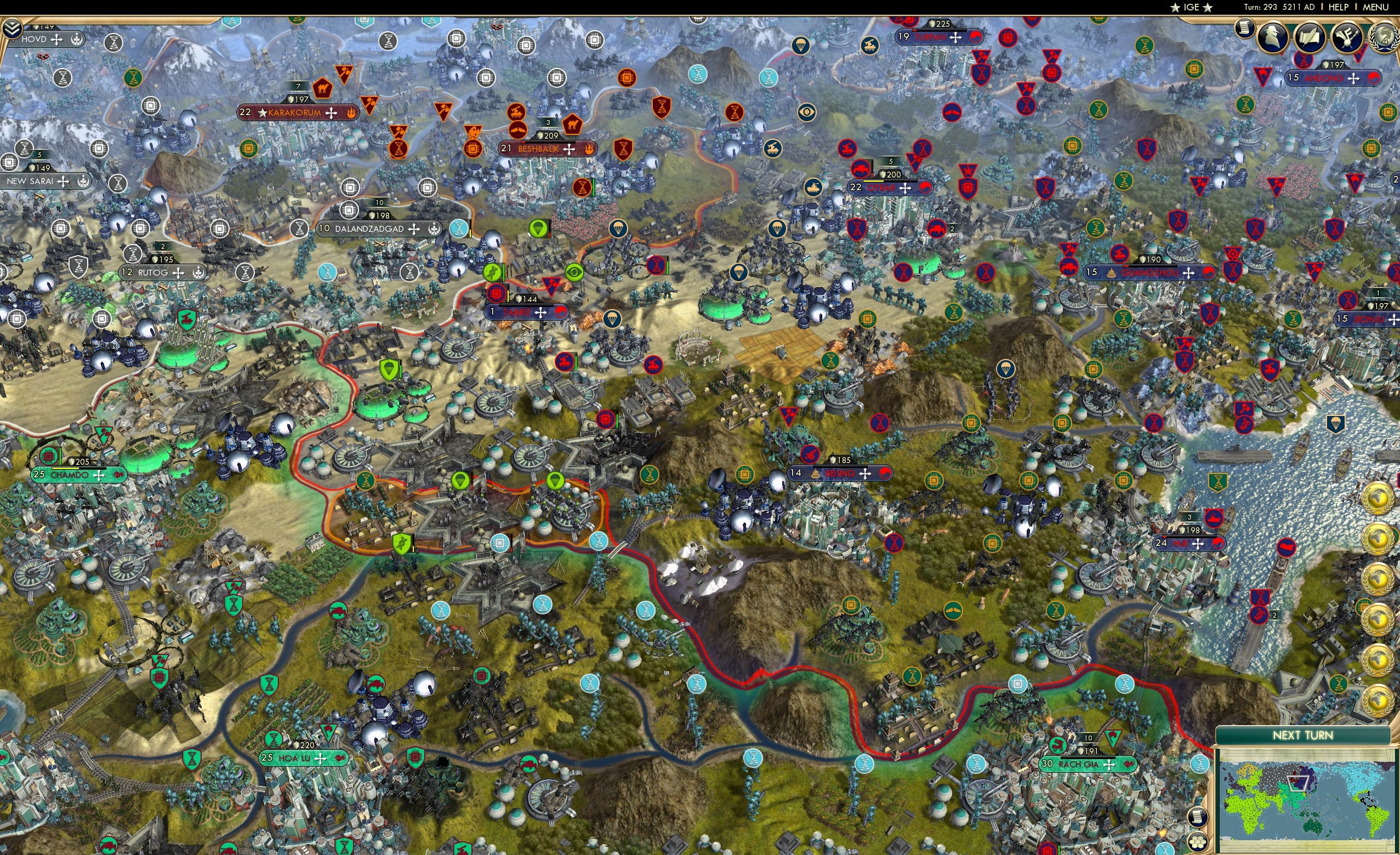Select the green eye recon unit icon near Tabriz
This screenshot has height=855, width=1400.
click(x=574, y=272)
